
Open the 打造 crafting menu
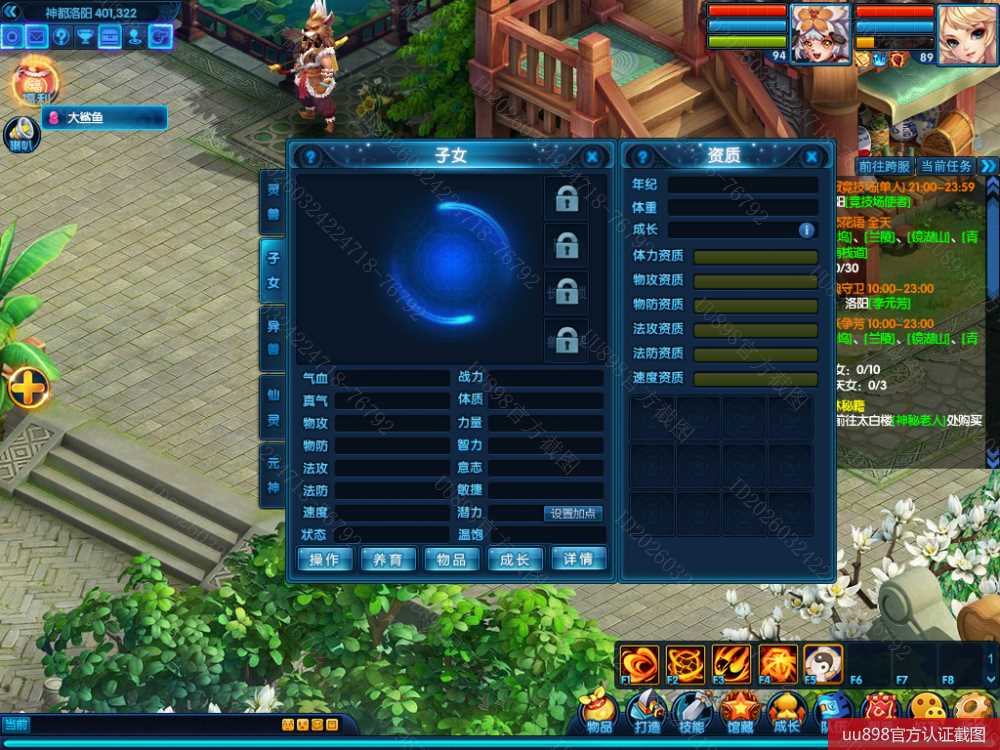tap(645, 711)
